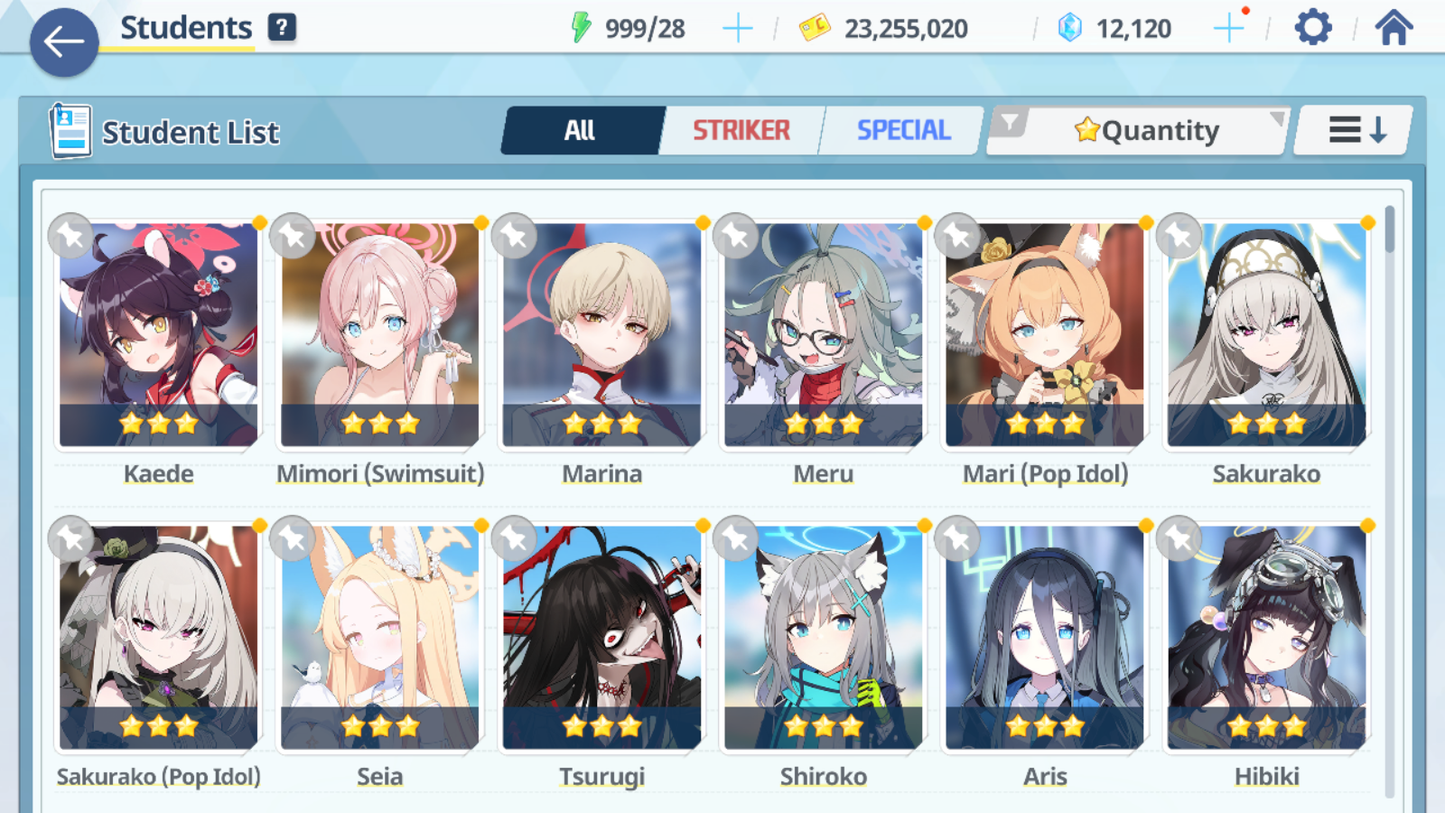Filter the list to SPECIAL students
Viewport: 1445px width, 813px height.
[x=902, y=130]
